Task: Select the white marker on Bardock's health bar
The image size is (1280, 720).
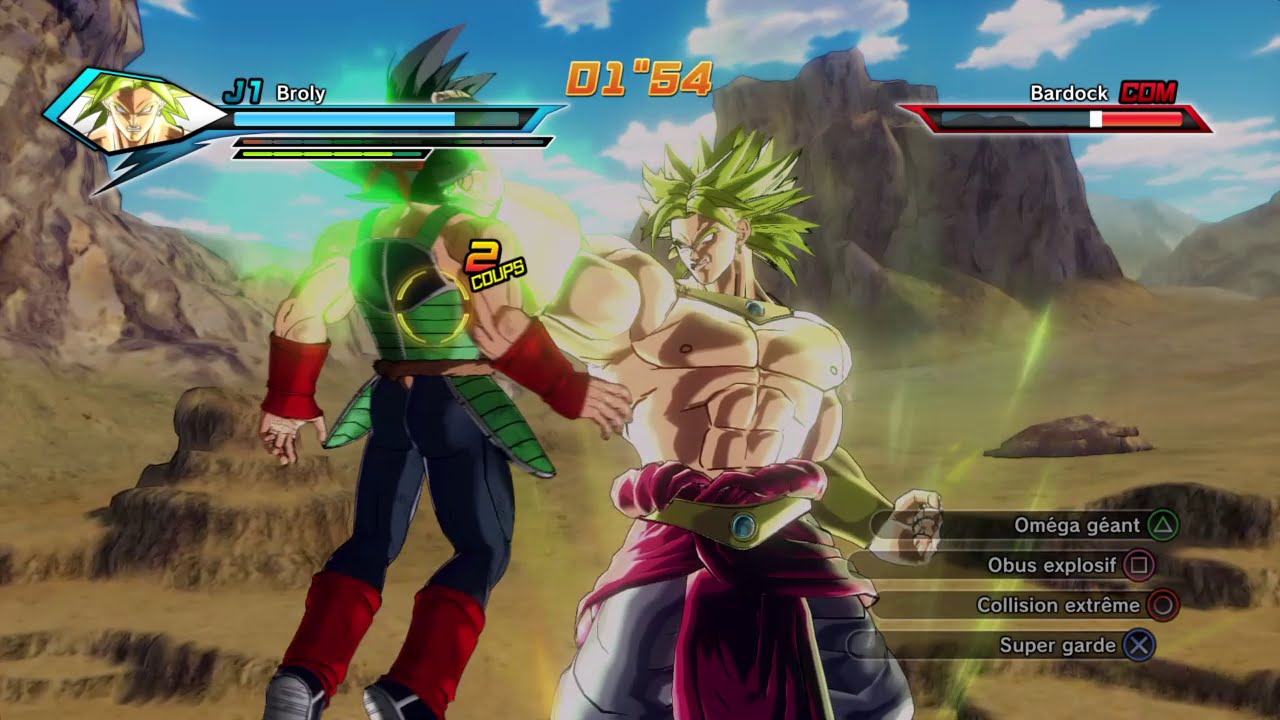Action: coord(1095,120)
